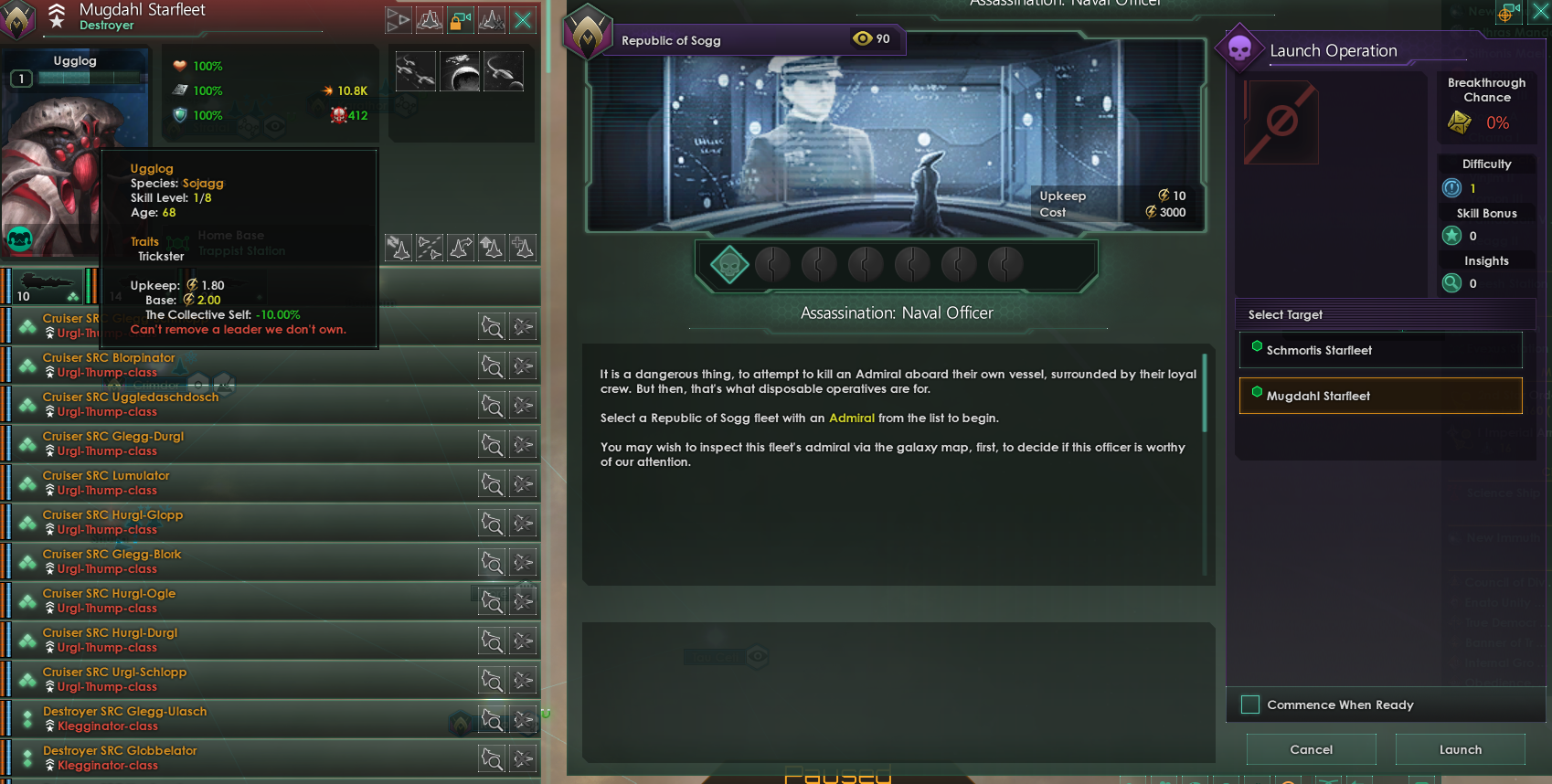Screen dimensions: 1552x784
Task: Locate Cruiser SRC Blorpinator via its magnifying glass icon
Action: coord(493,366)
